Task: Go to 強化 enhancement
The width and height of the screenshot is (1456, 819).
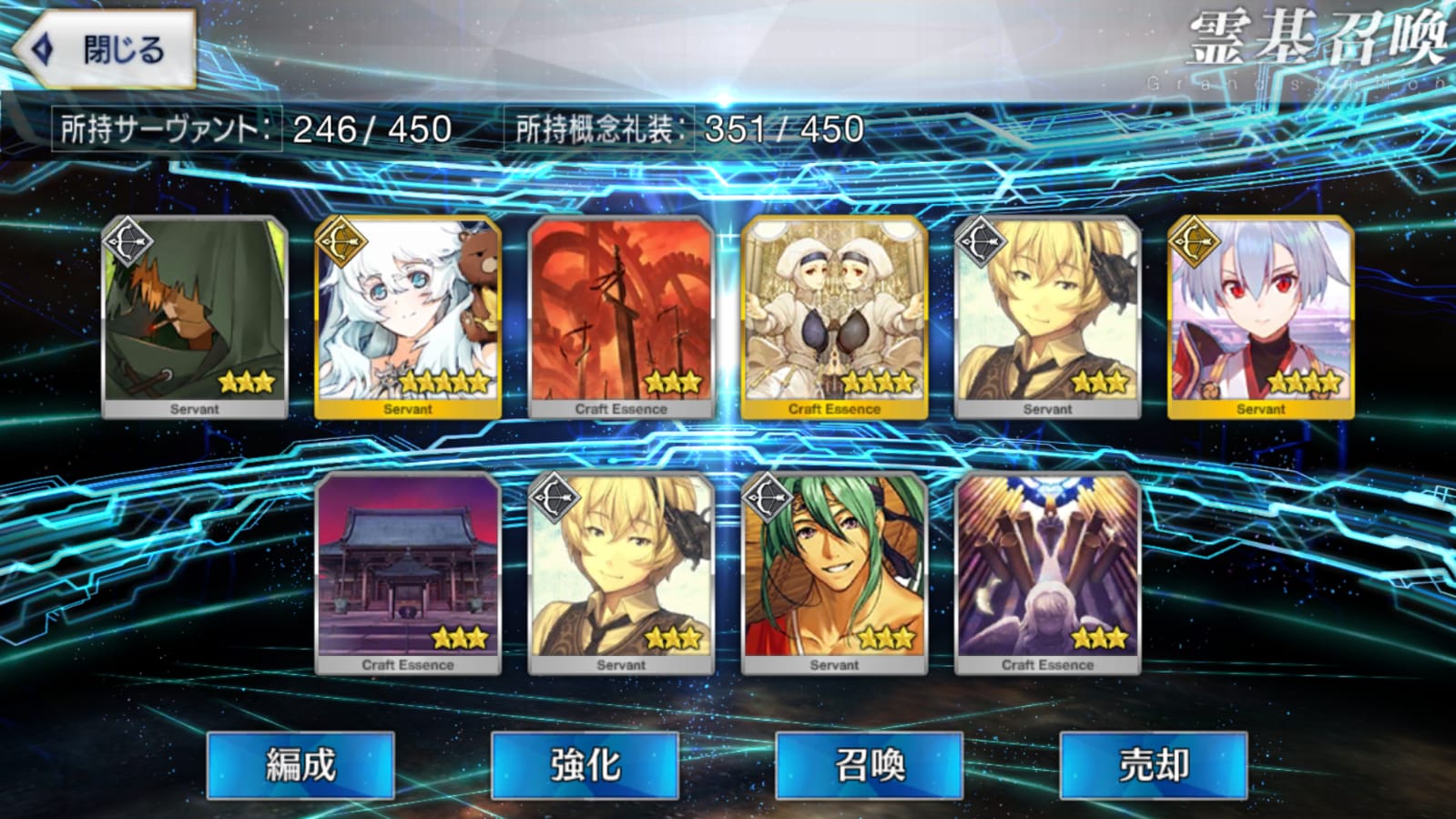Action: point(585,765)
